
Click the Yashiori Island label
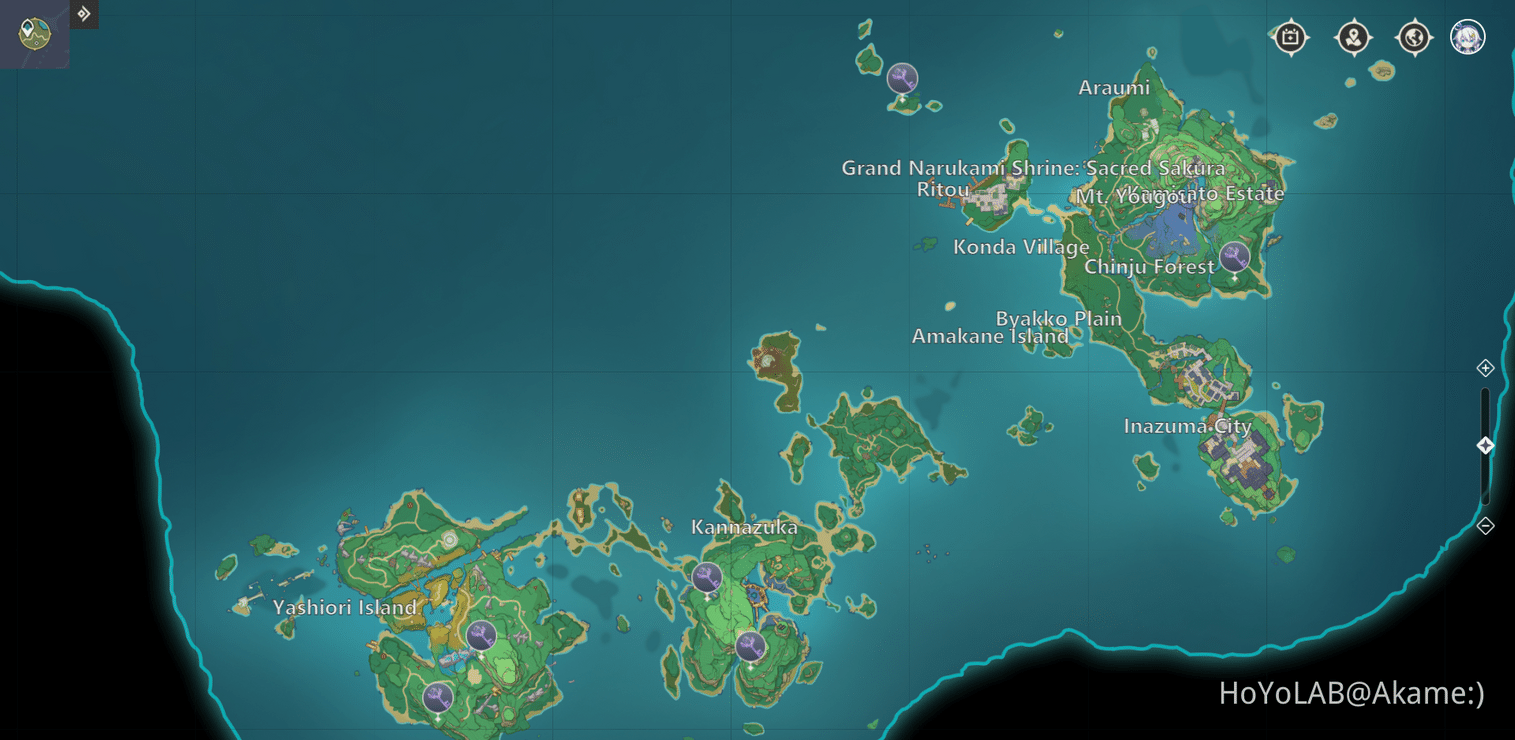tap(345, 607)
